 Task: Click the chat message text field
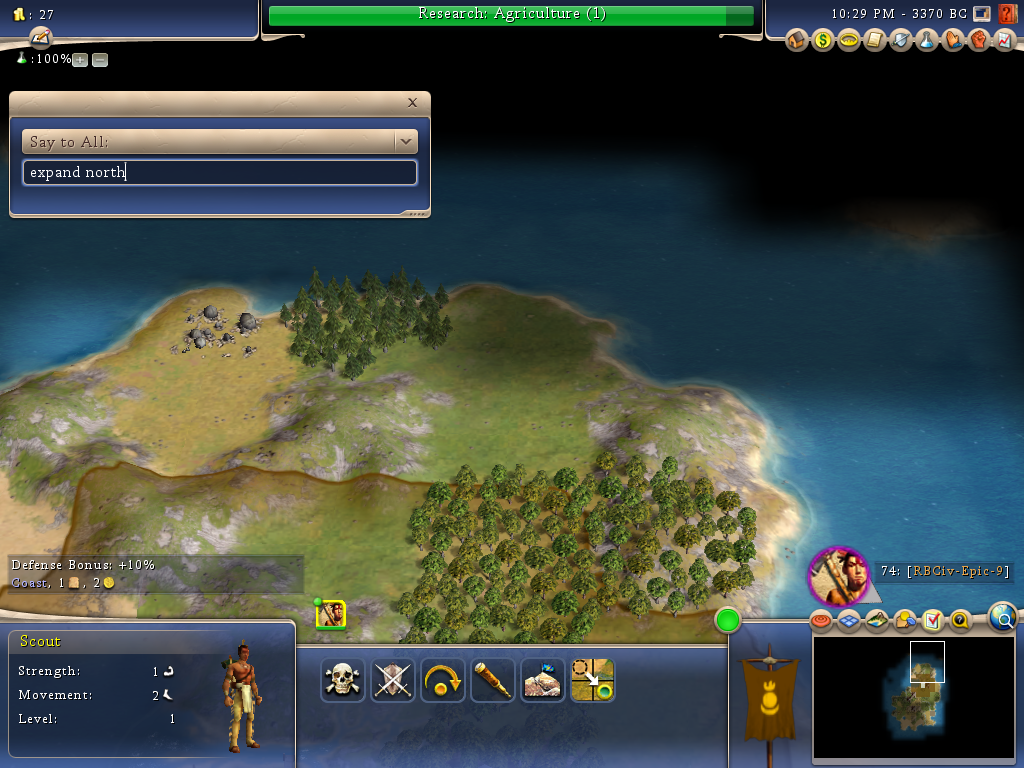click(219, 173)
